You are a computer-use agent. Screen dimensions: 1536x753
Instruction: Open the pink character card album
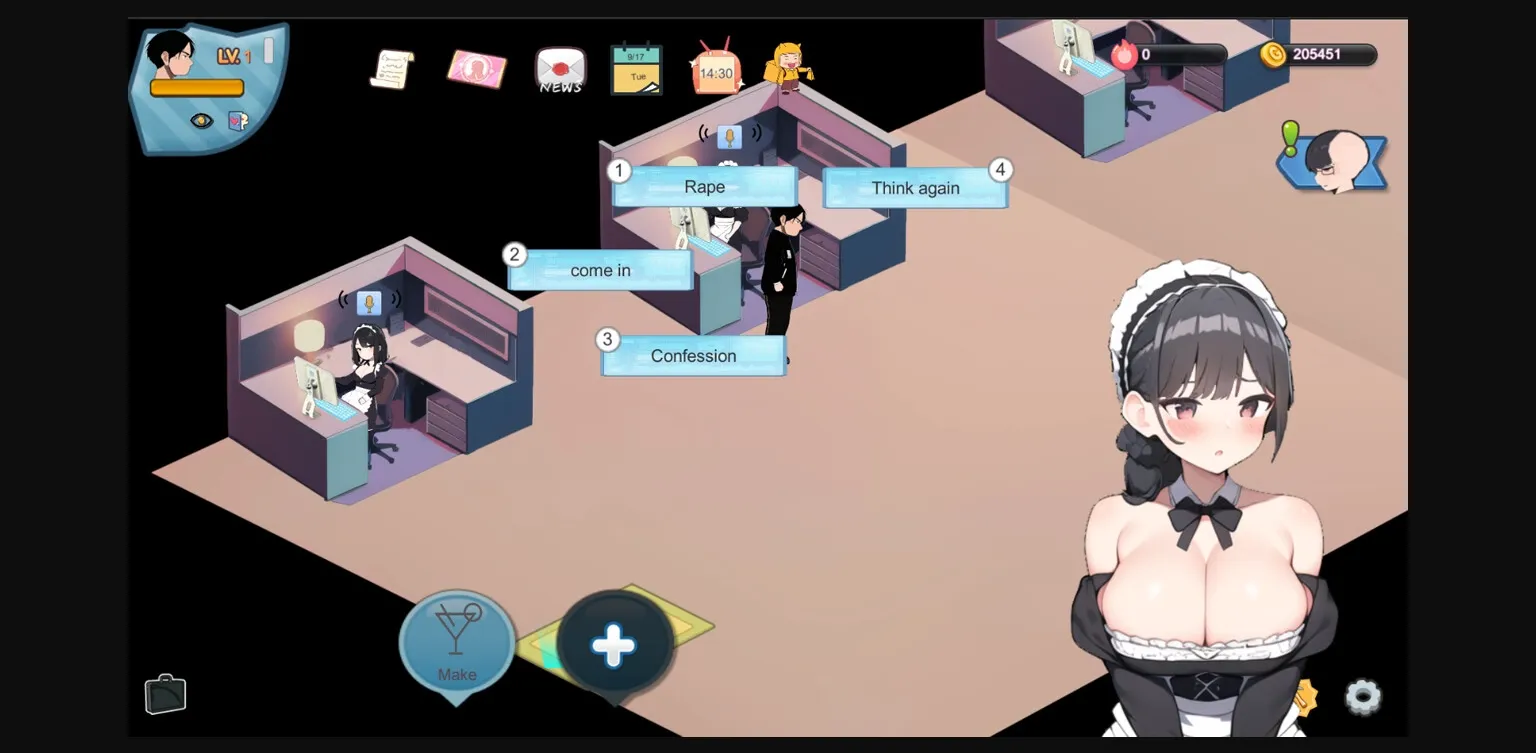(477, 69)
